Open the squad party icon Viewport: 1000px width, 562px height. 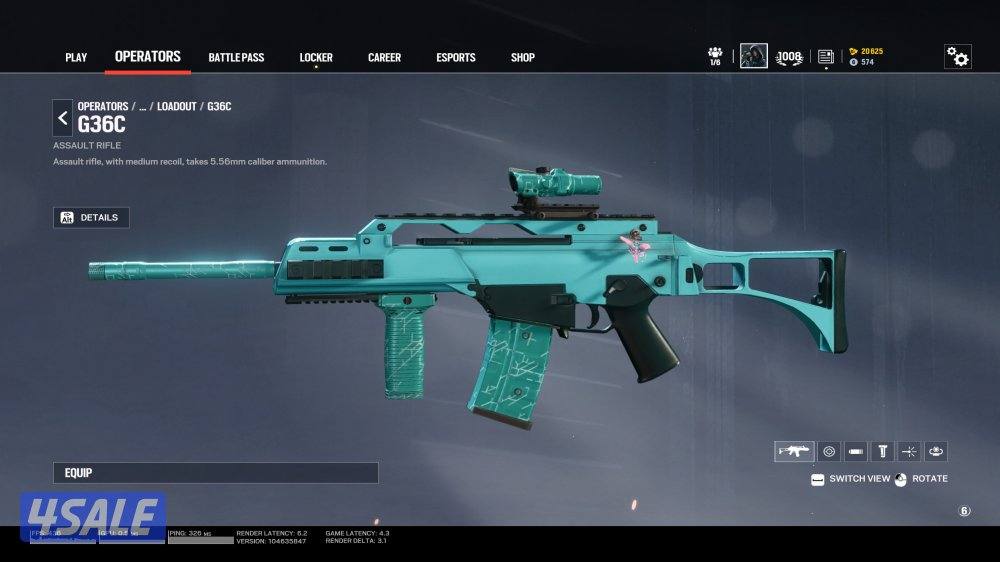(715, 55)
